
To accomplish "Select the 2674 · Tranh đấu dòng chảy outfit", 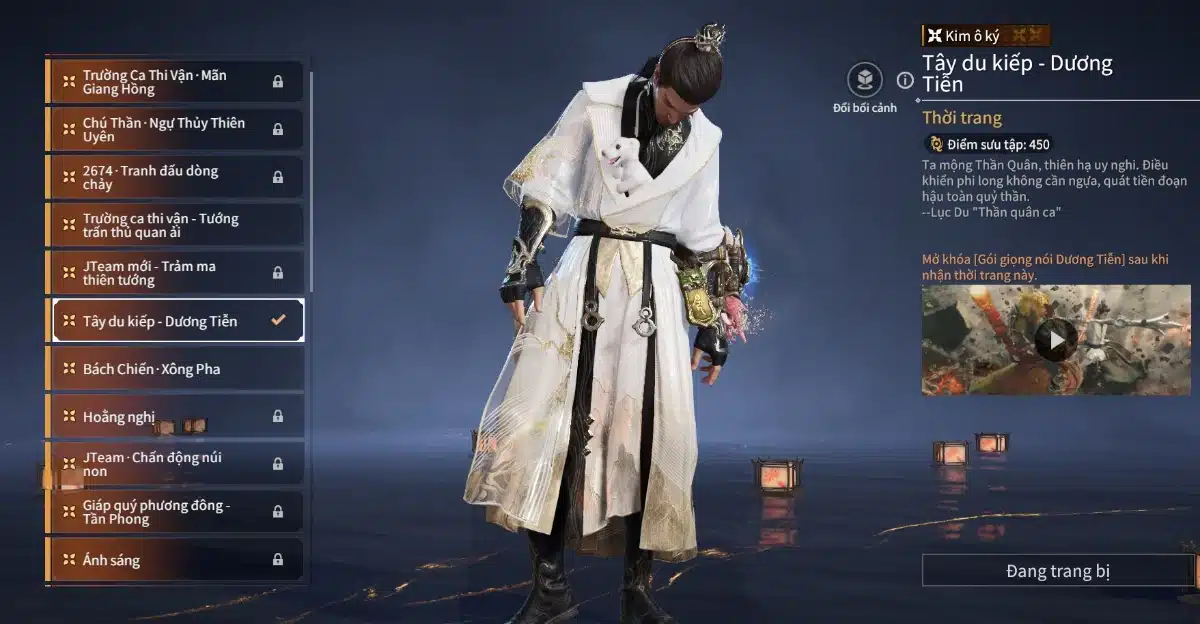I will pyautogui.click(x=175, y=177).
